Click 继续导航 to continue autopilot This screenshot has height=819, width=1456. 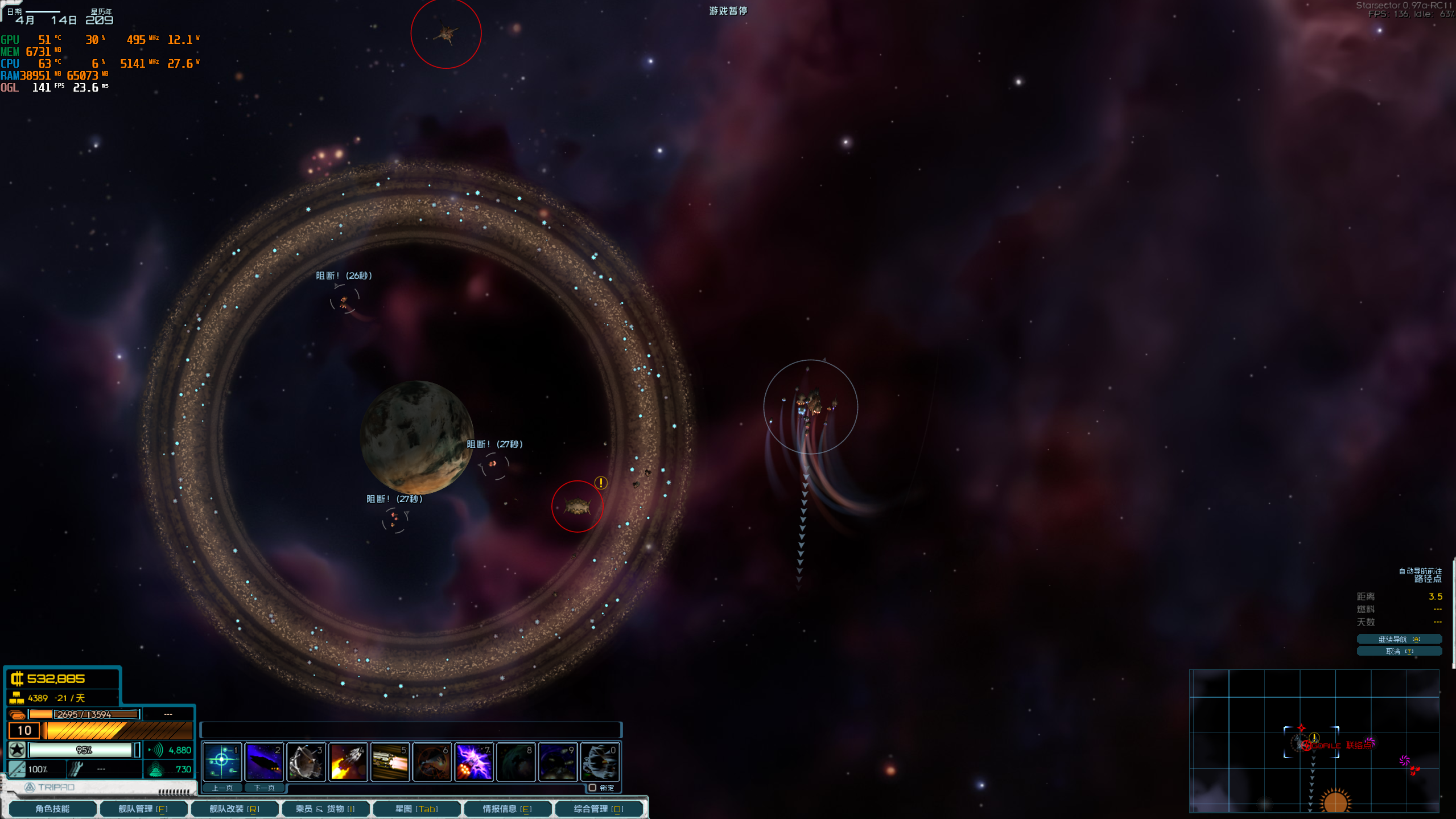tap(1399, 639)
